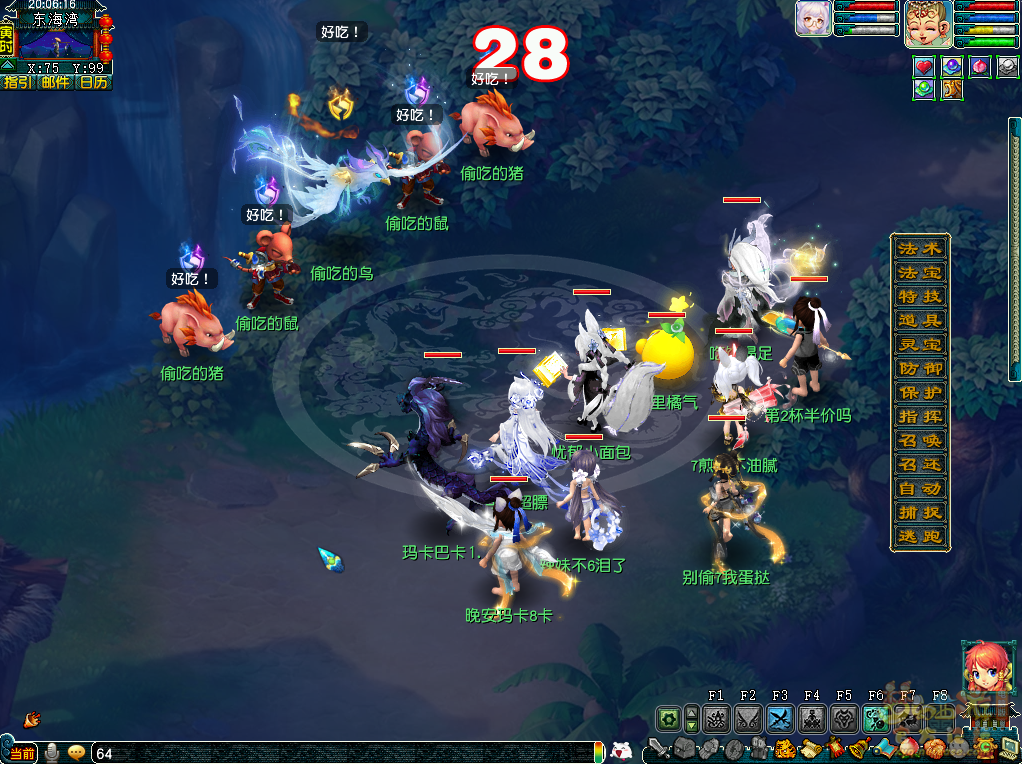Activate 自动 auto-battle
Screen dimensions: 1022x764
point(919,489)
